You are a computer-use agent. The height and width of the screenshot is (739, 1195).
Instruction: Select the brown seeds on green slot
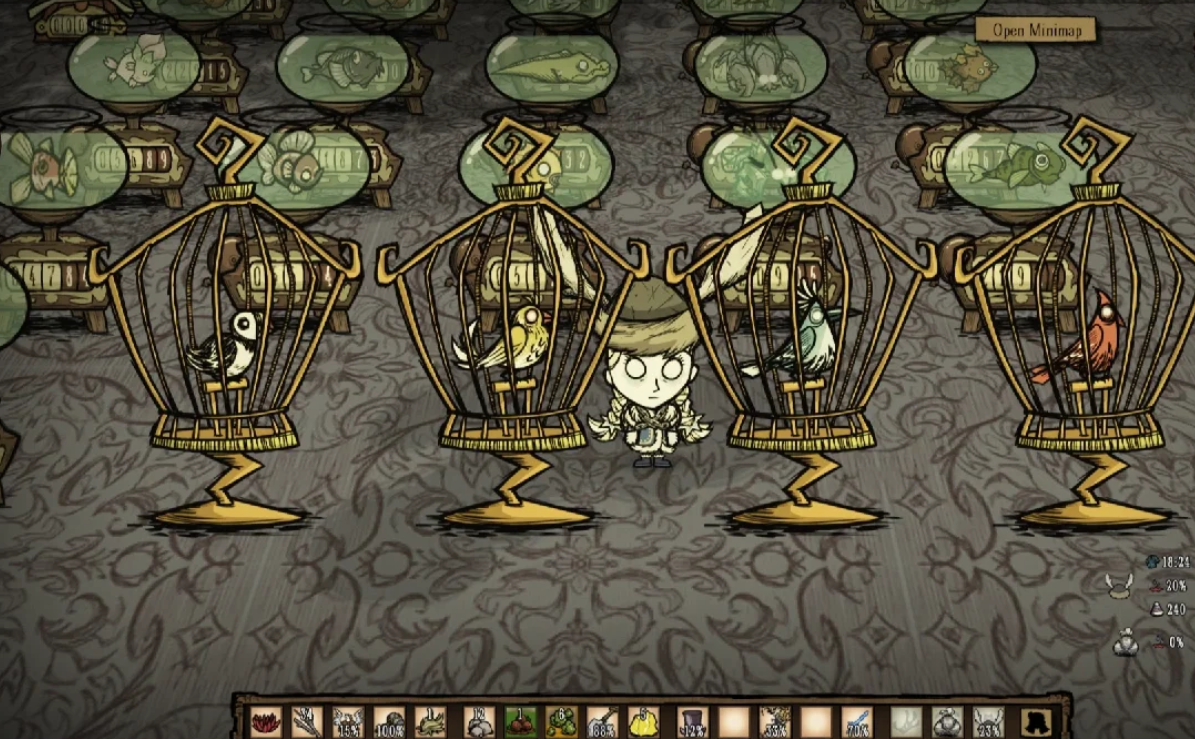520,718
